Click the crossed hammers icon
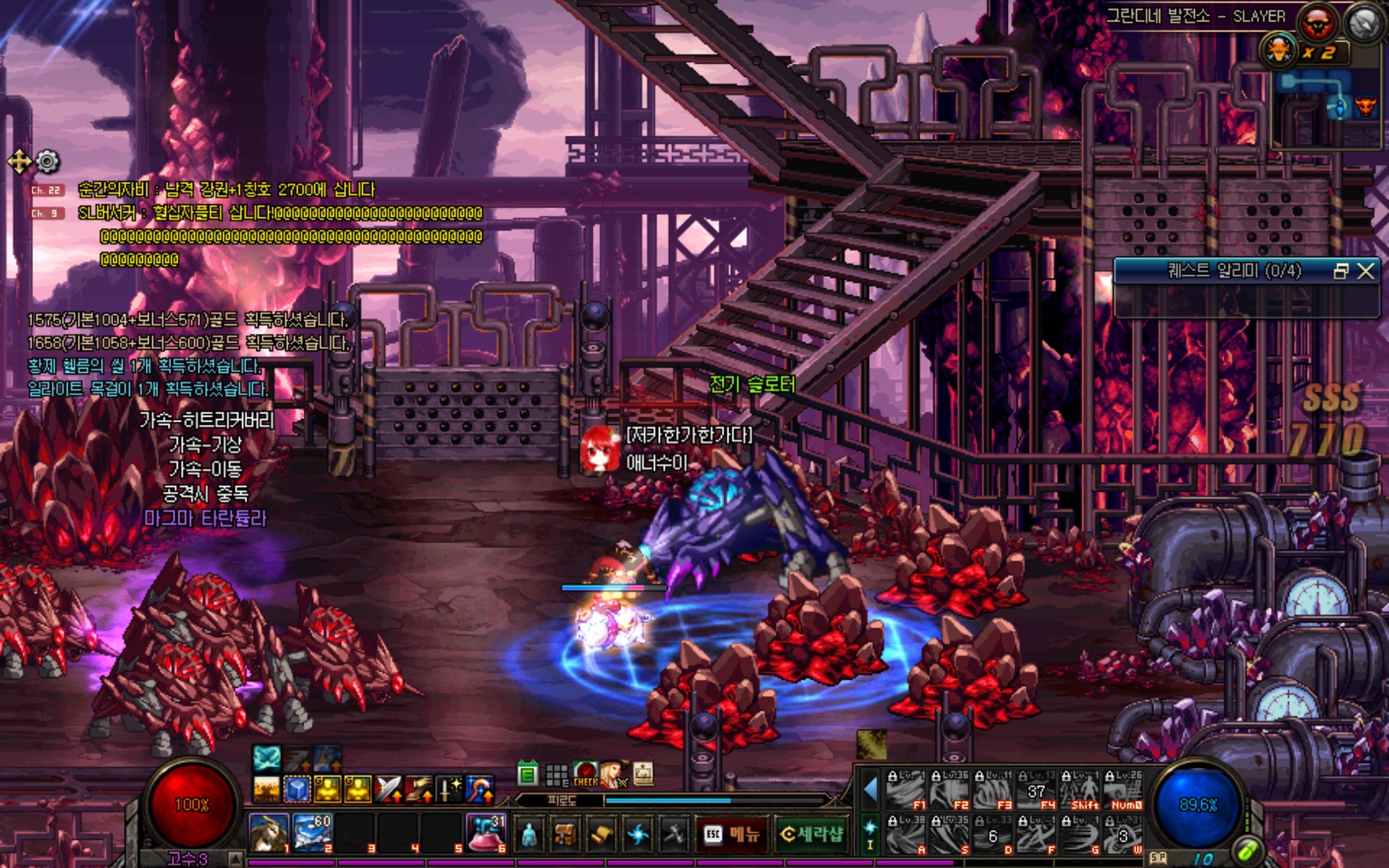Screen dimensions: 1389x868 (673, 835)
